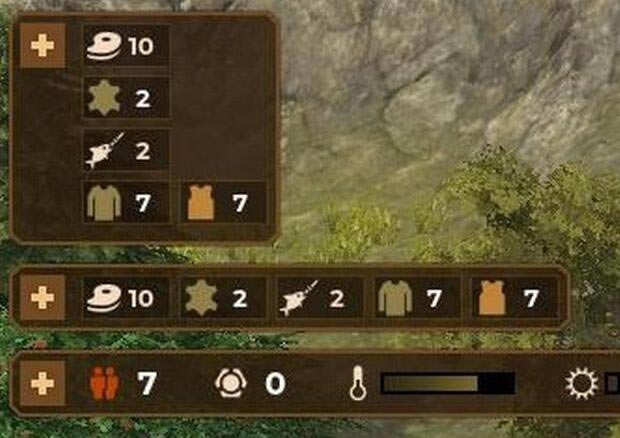Select the red villagers population icon
Viewport: 620px width, 438px height.
click(x=104, y=383)
